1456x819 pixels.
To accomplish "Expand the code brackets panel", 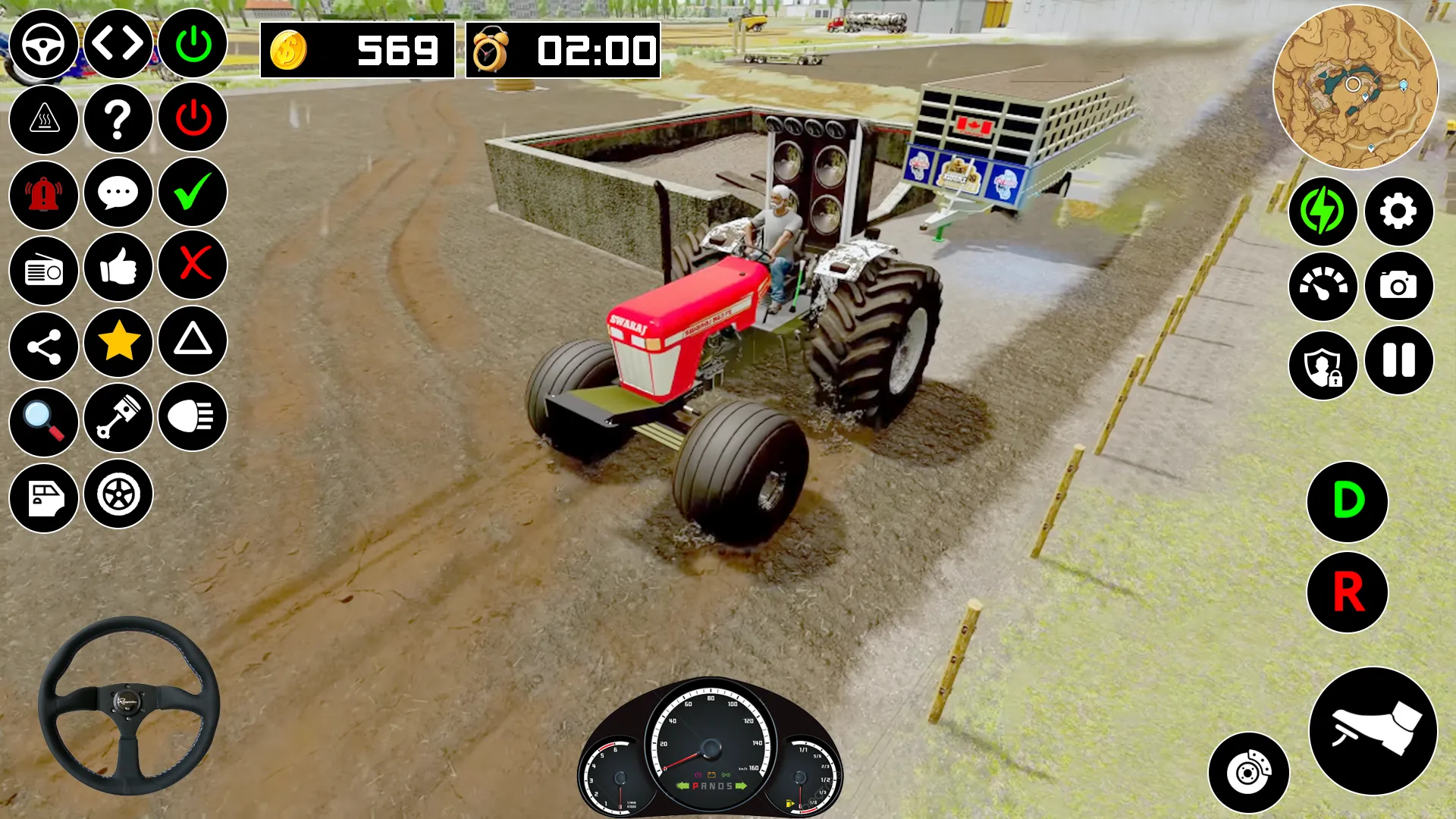I will [118, 44].
